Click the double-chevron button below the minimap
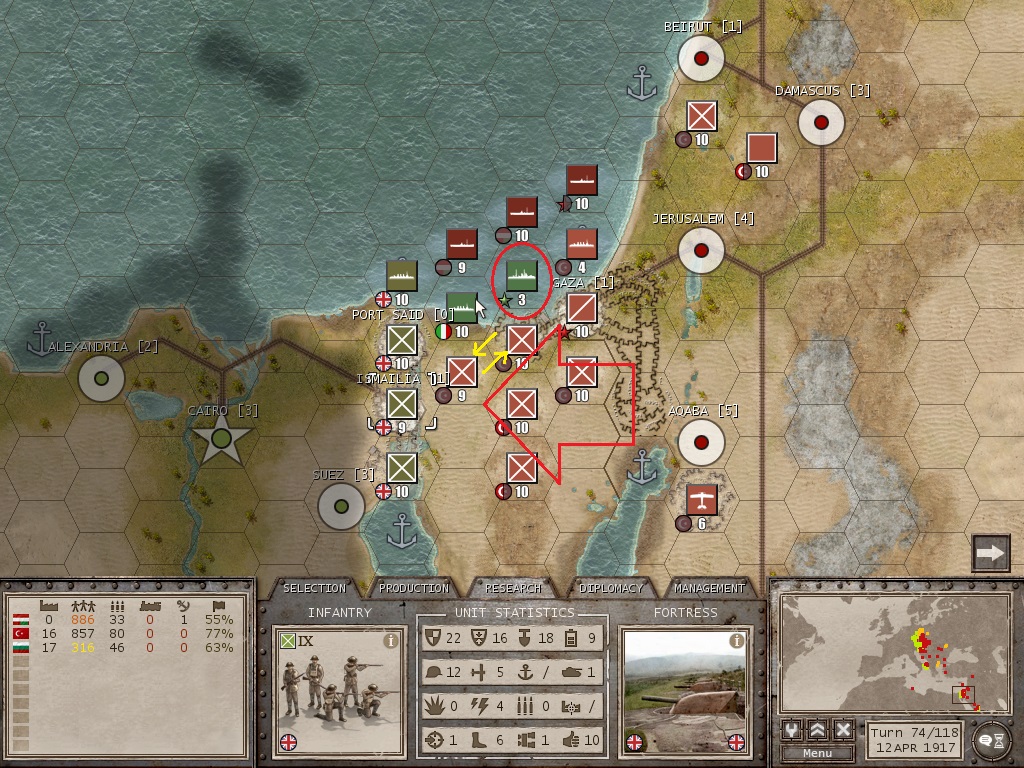 817,730
